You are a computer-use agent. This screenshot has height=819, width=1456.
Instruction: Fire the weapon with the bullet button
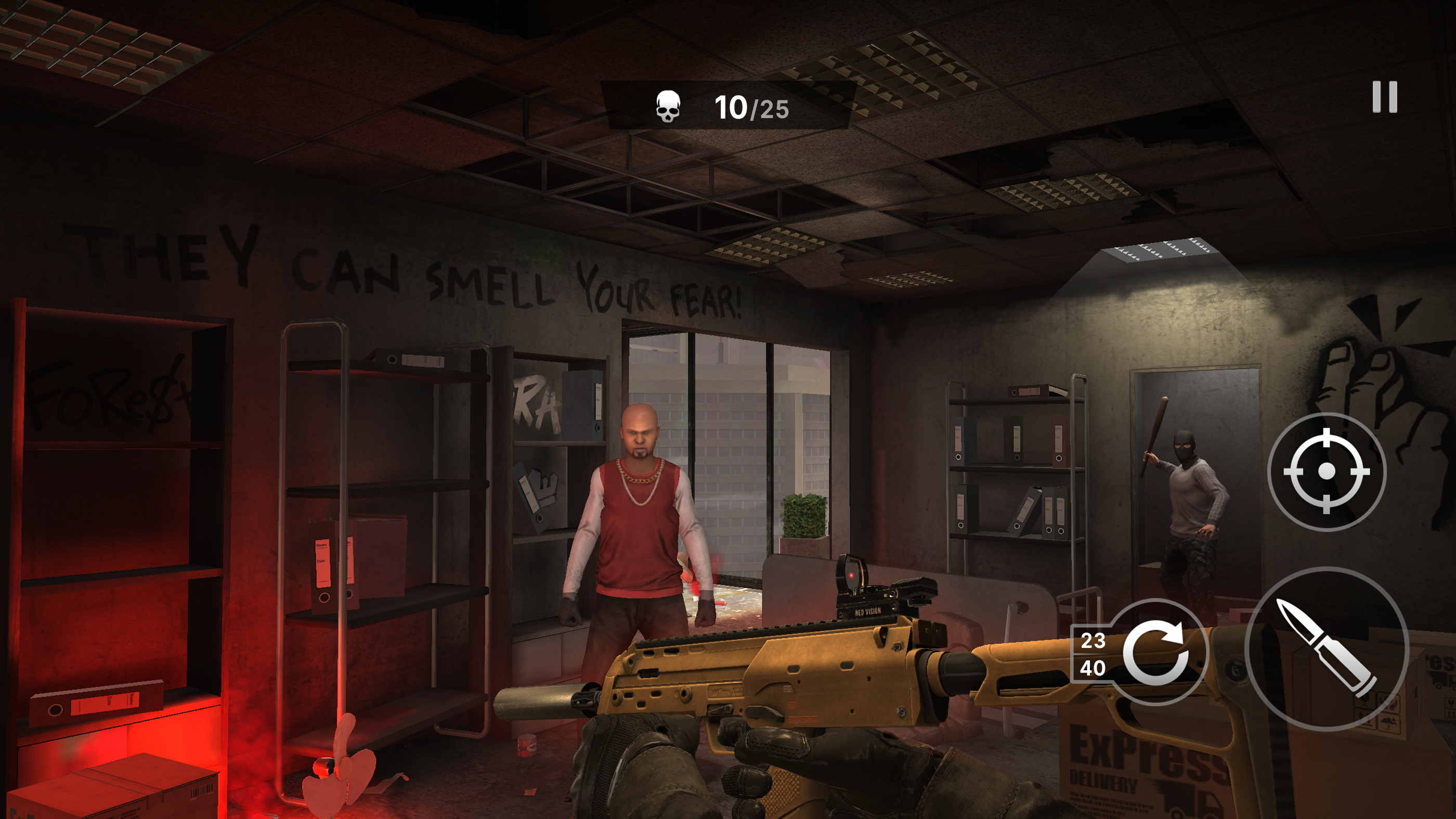click(1325, 648)
